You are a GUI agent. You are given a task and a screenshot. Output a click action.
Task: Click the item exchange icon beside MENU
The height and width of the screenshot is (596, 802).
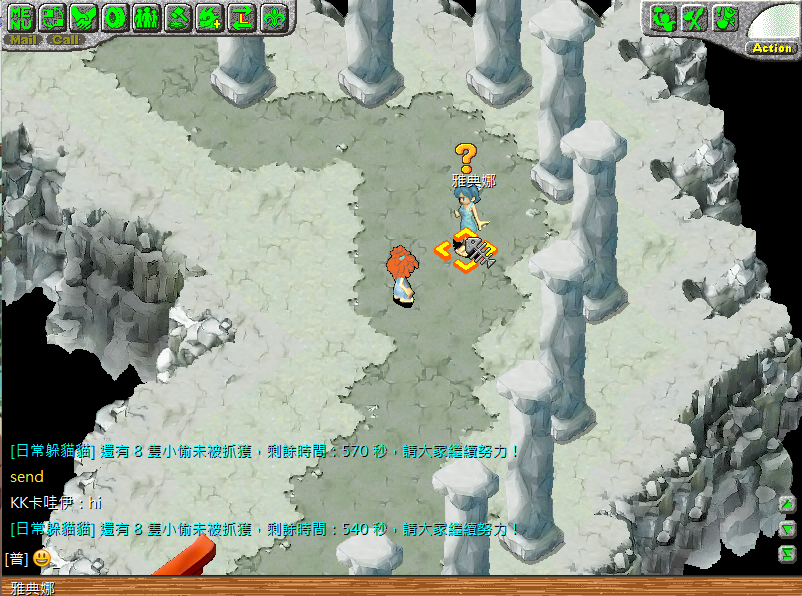coord(53,17)
